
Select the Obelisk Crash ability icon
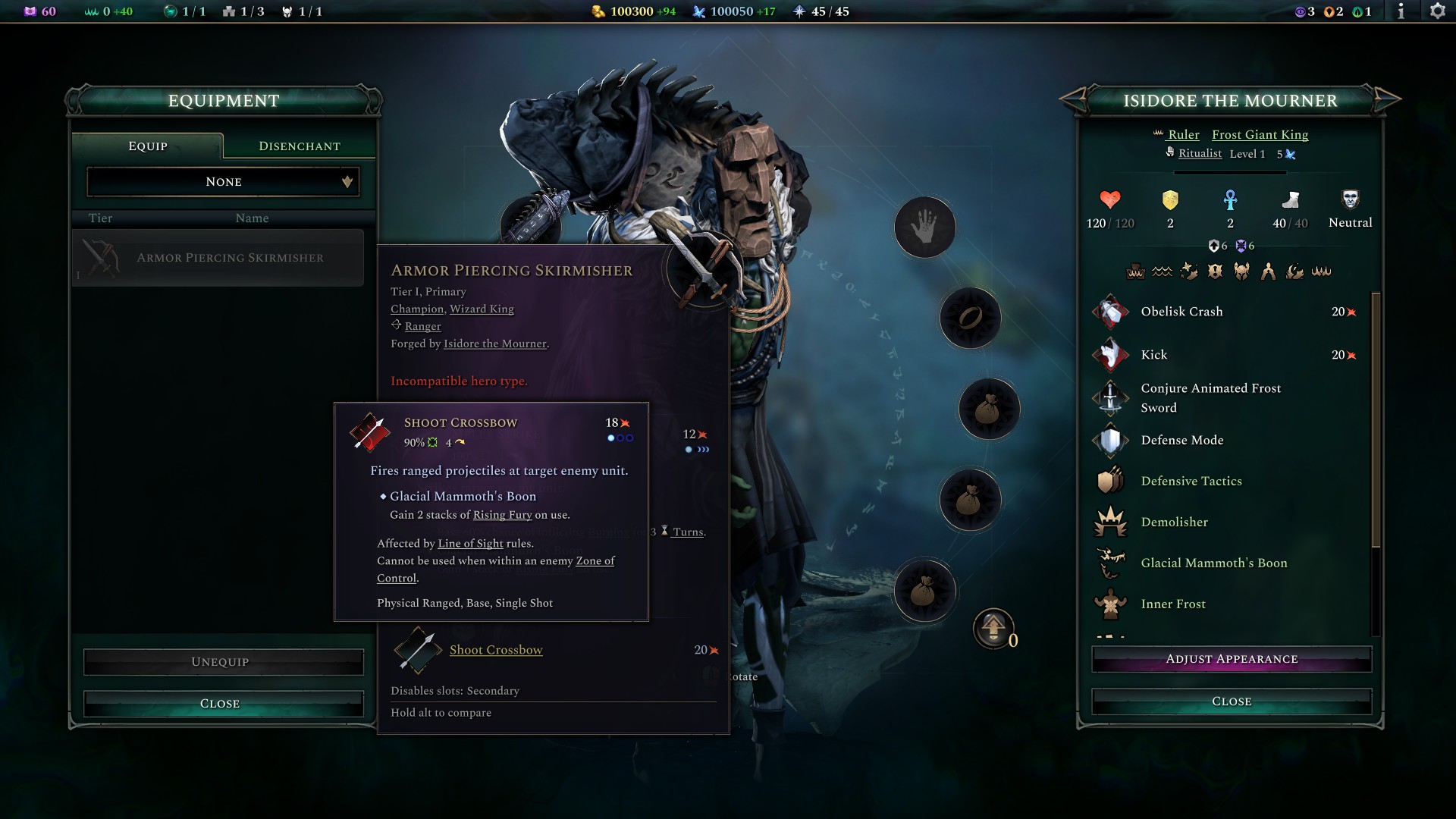(1111, 312)
